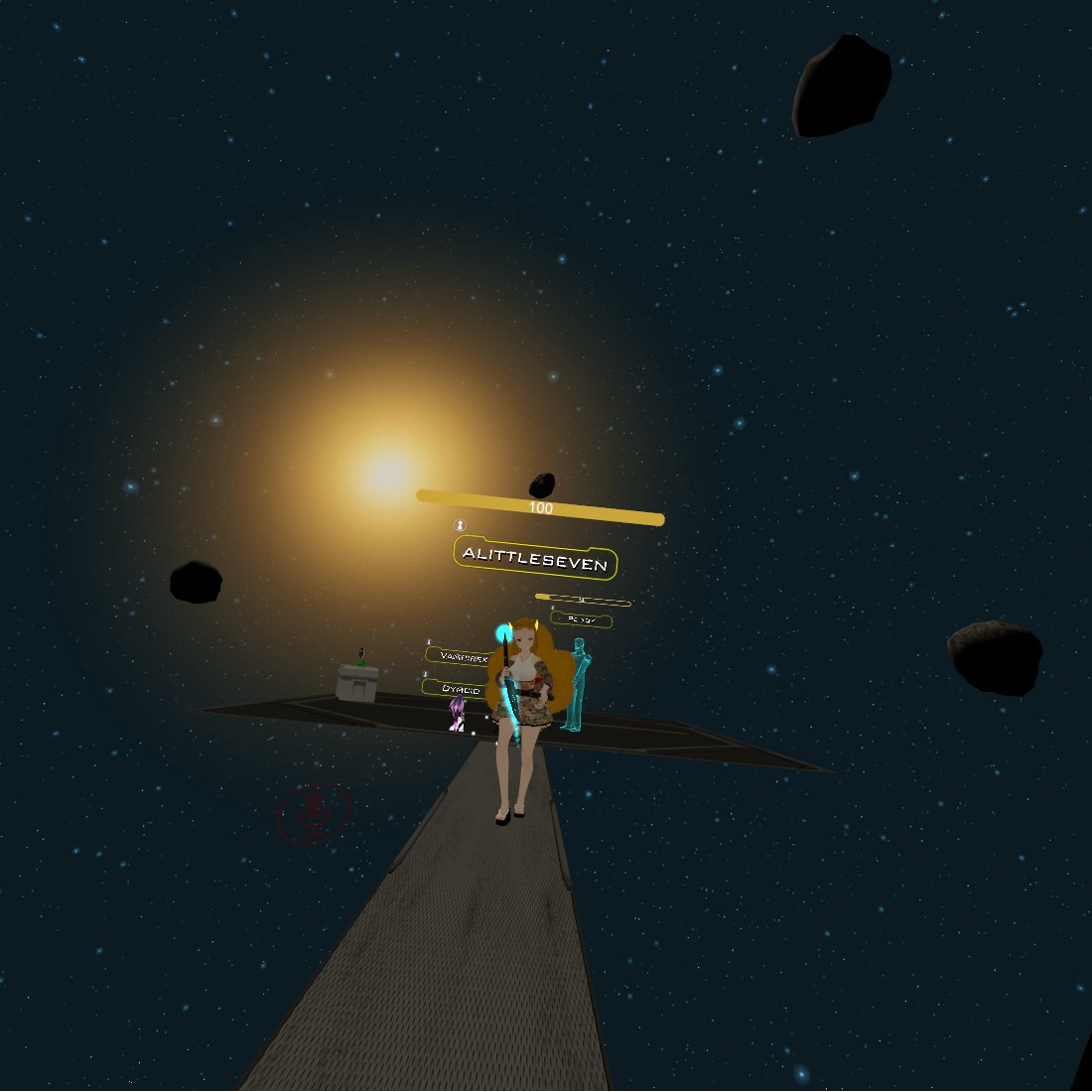Select the Dymeid player nameplate
1092x1092 pixels.
[x=458, y=689]
